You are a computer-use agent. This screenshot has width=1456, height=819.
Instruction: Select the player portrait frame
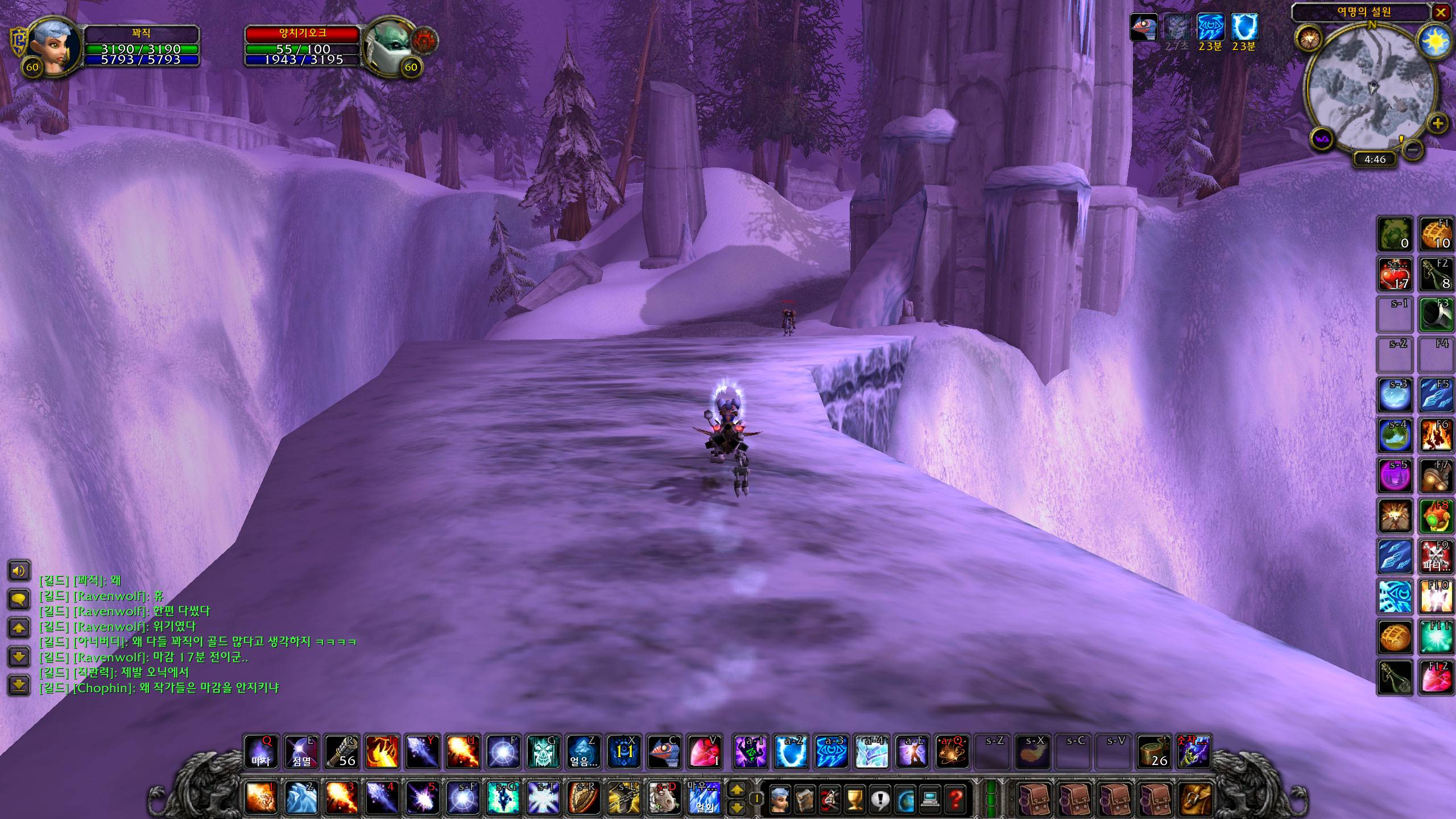click(x=54, y=45)
